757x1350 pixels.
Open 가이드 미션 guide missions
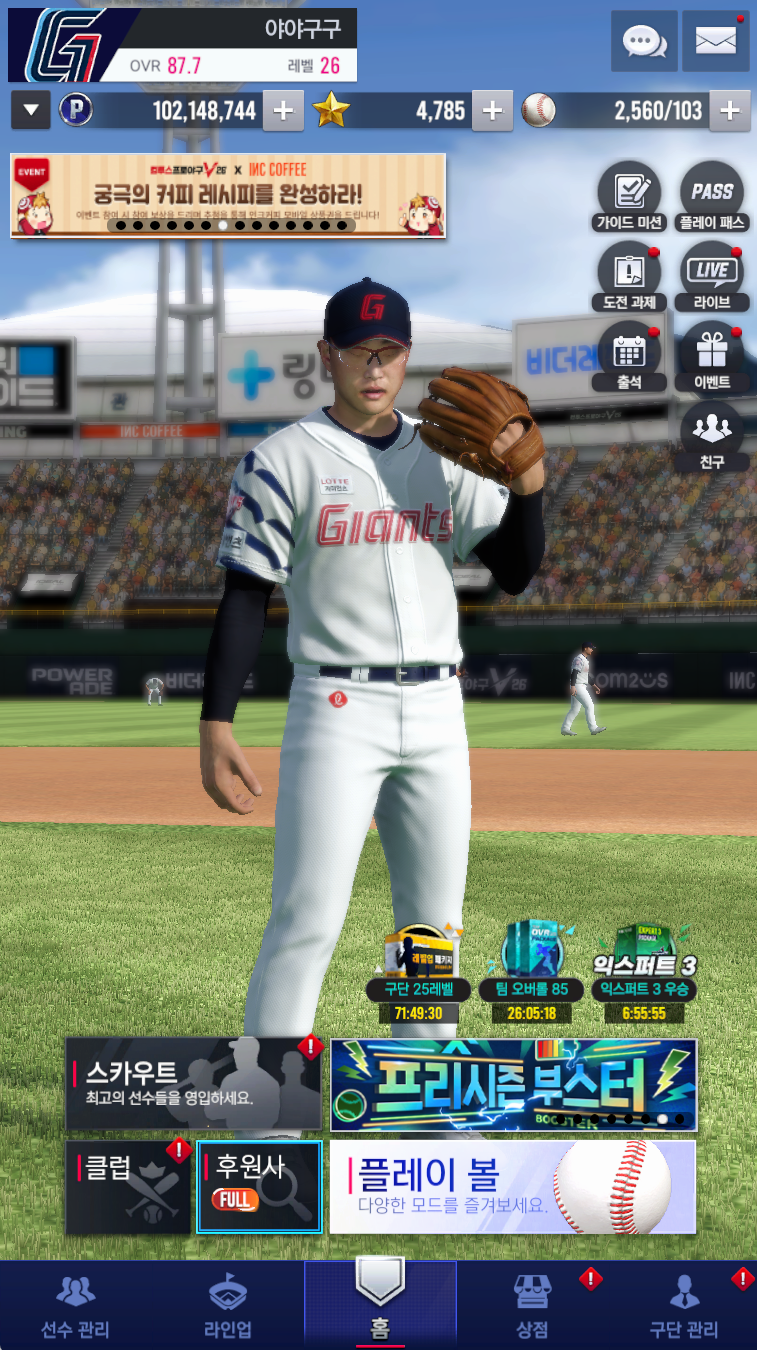click(629, 196)
